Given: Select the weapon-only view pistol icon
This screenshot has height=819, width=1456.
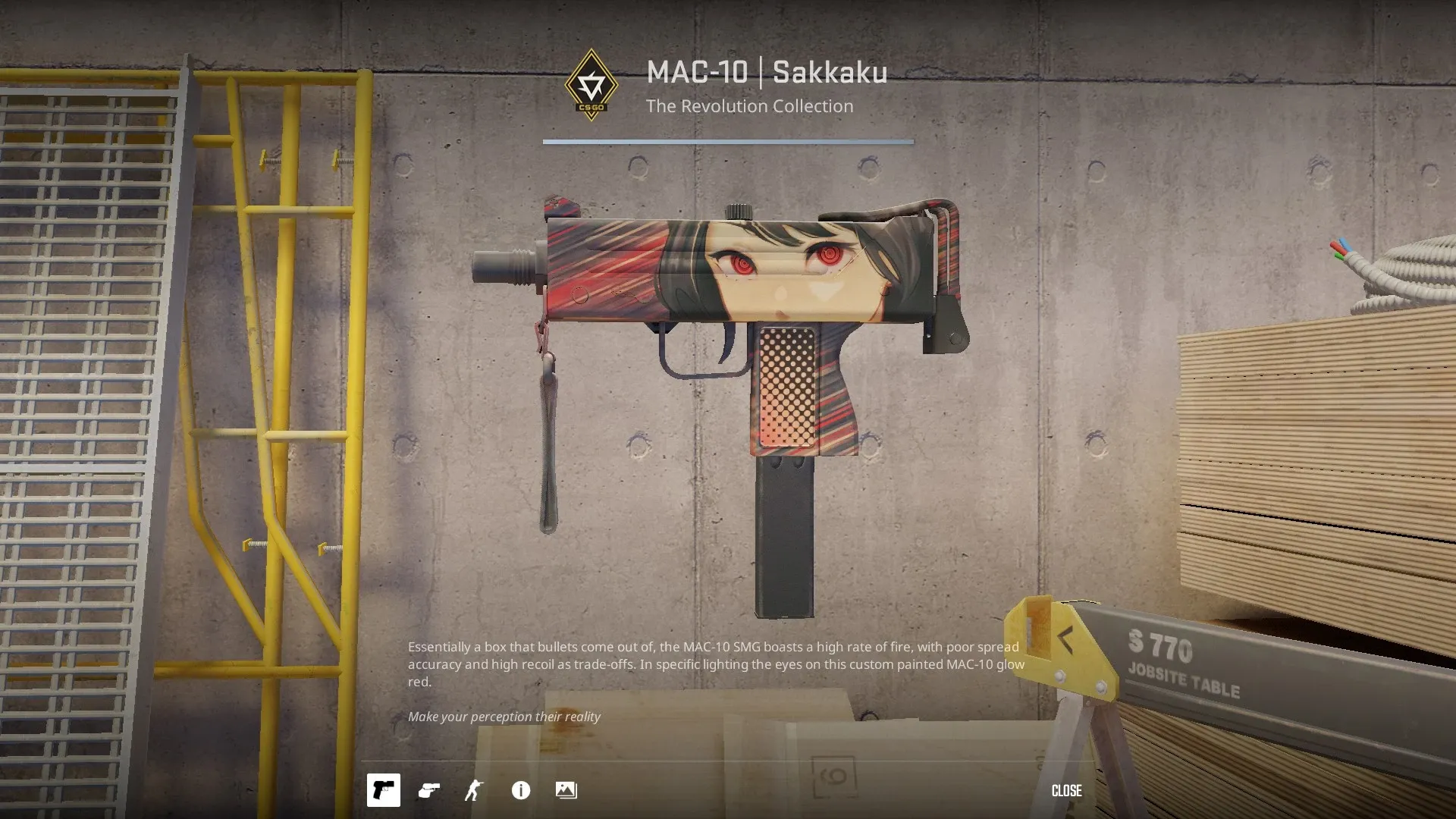Looking at the screenshot, I should 384,790.
